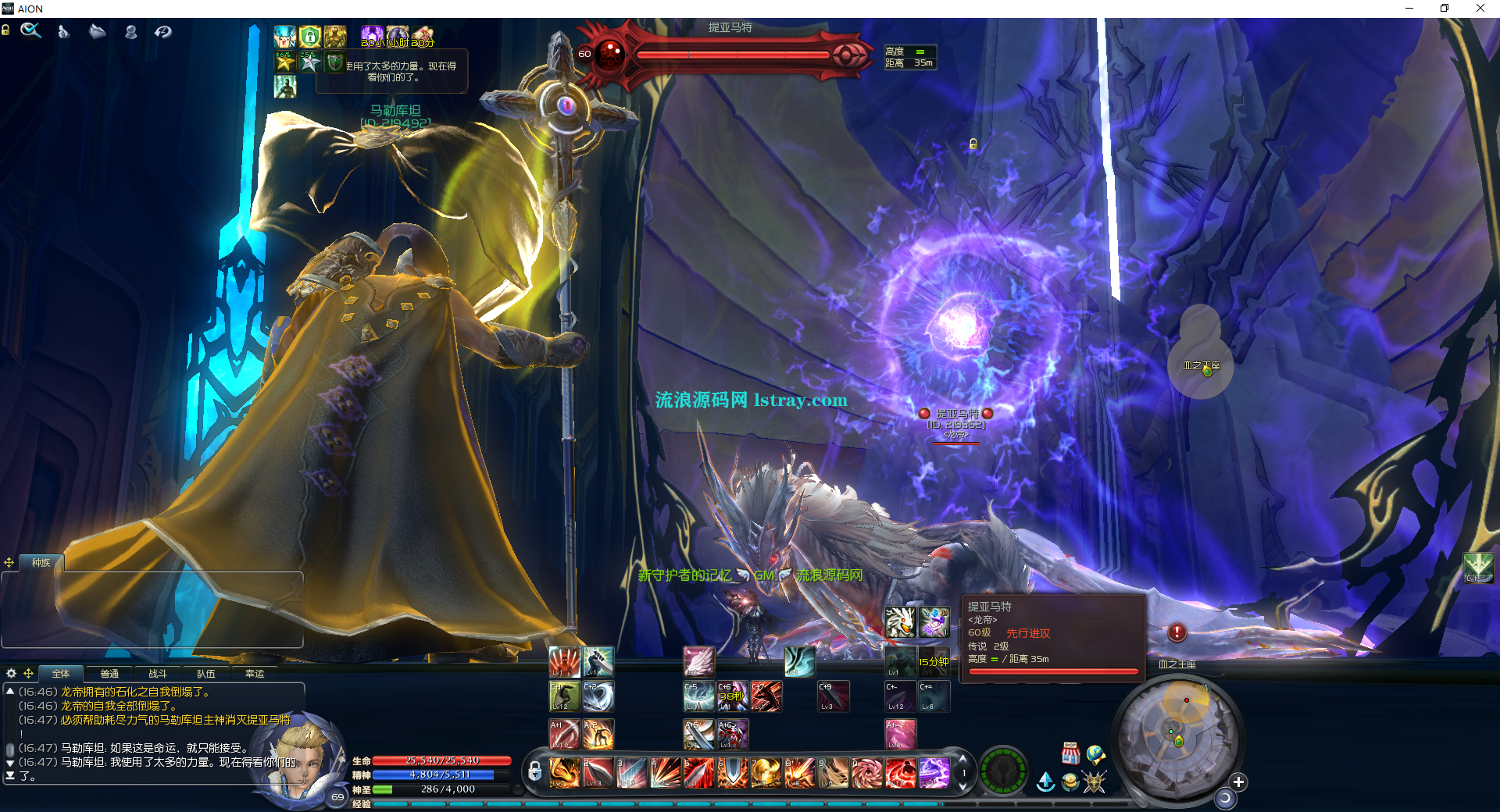Open the globe and scroll icon

1095,754
